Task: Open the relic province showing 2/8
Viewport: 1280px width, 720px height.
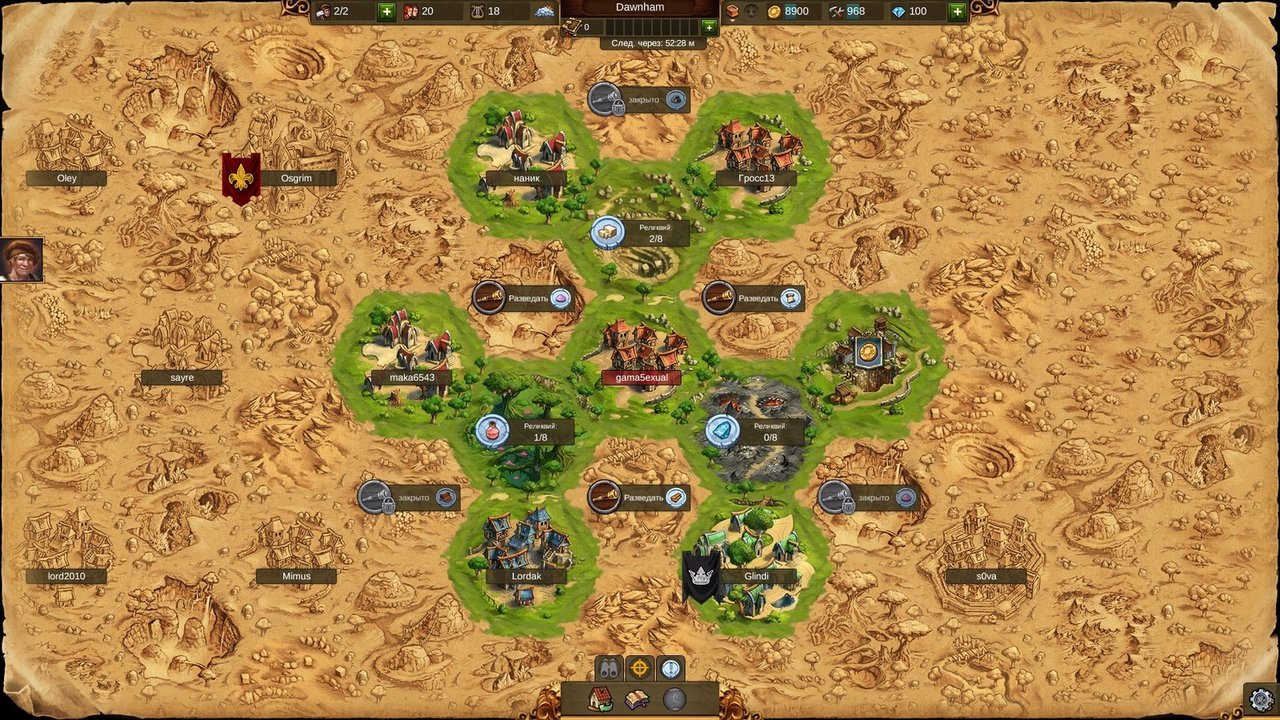Action: pos(640,234)
